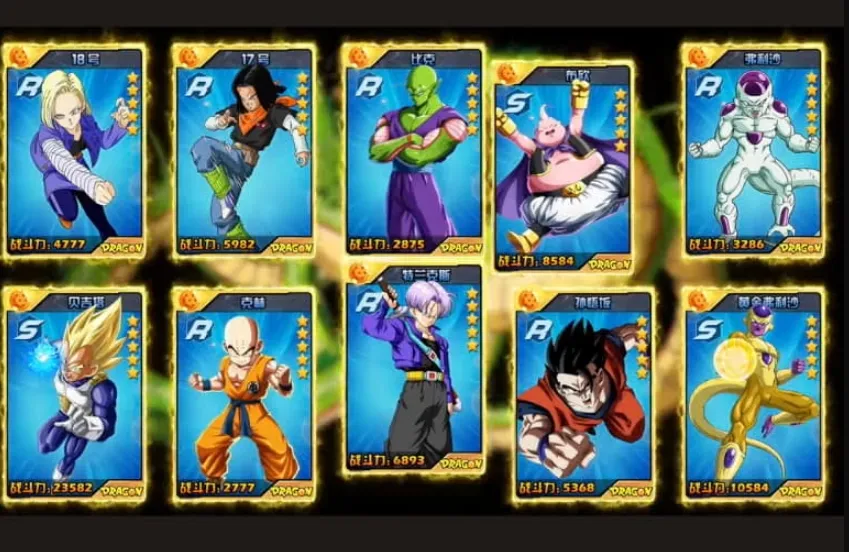Viewport: 849px width, 552px height.
Task: Pick the green Piccolo card
Action: point(414,150)
